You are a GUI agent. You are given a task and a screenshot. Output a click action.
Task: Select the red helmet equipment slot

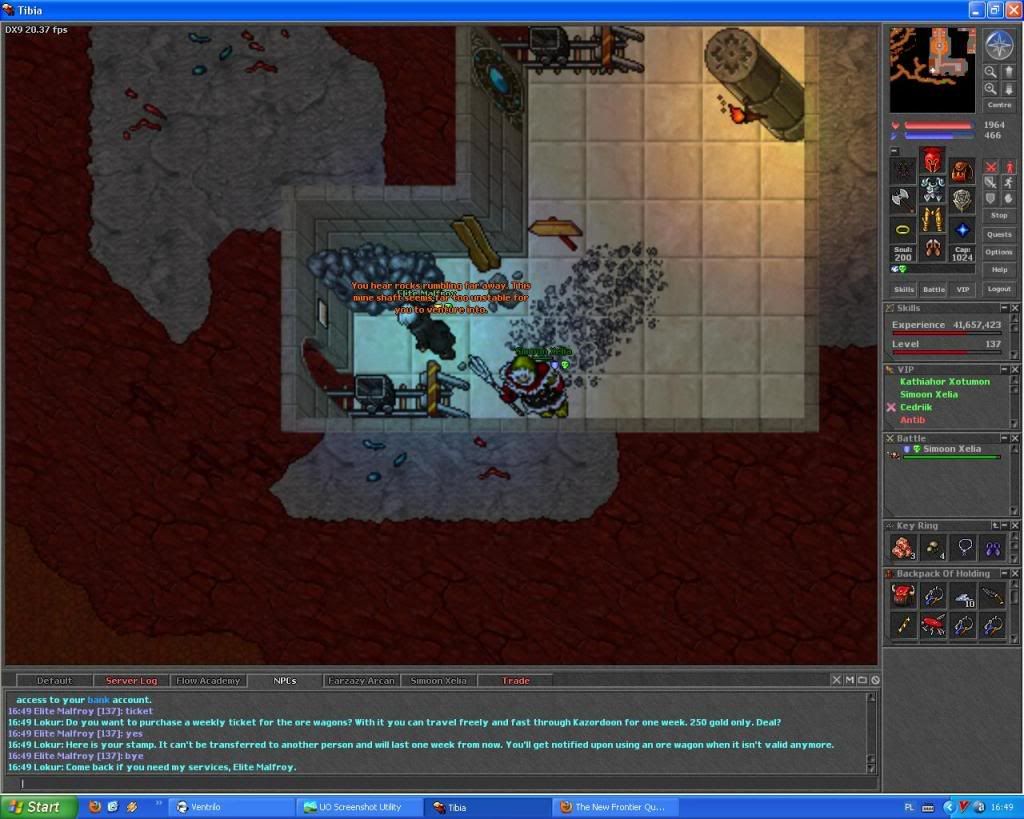click(932, 160)
